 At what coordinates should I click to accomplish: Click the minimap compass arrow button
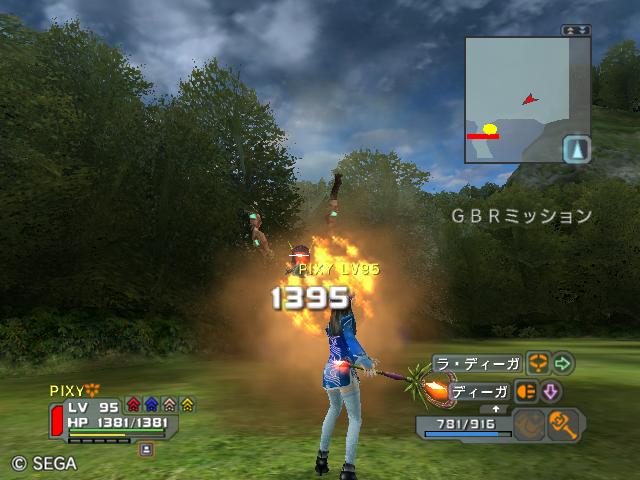577,150
